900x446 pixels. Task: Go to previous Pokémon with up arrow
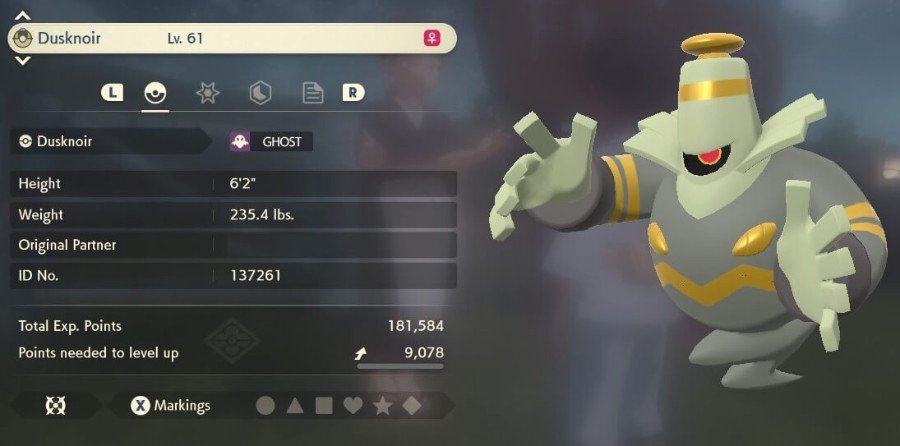[24, 16]
